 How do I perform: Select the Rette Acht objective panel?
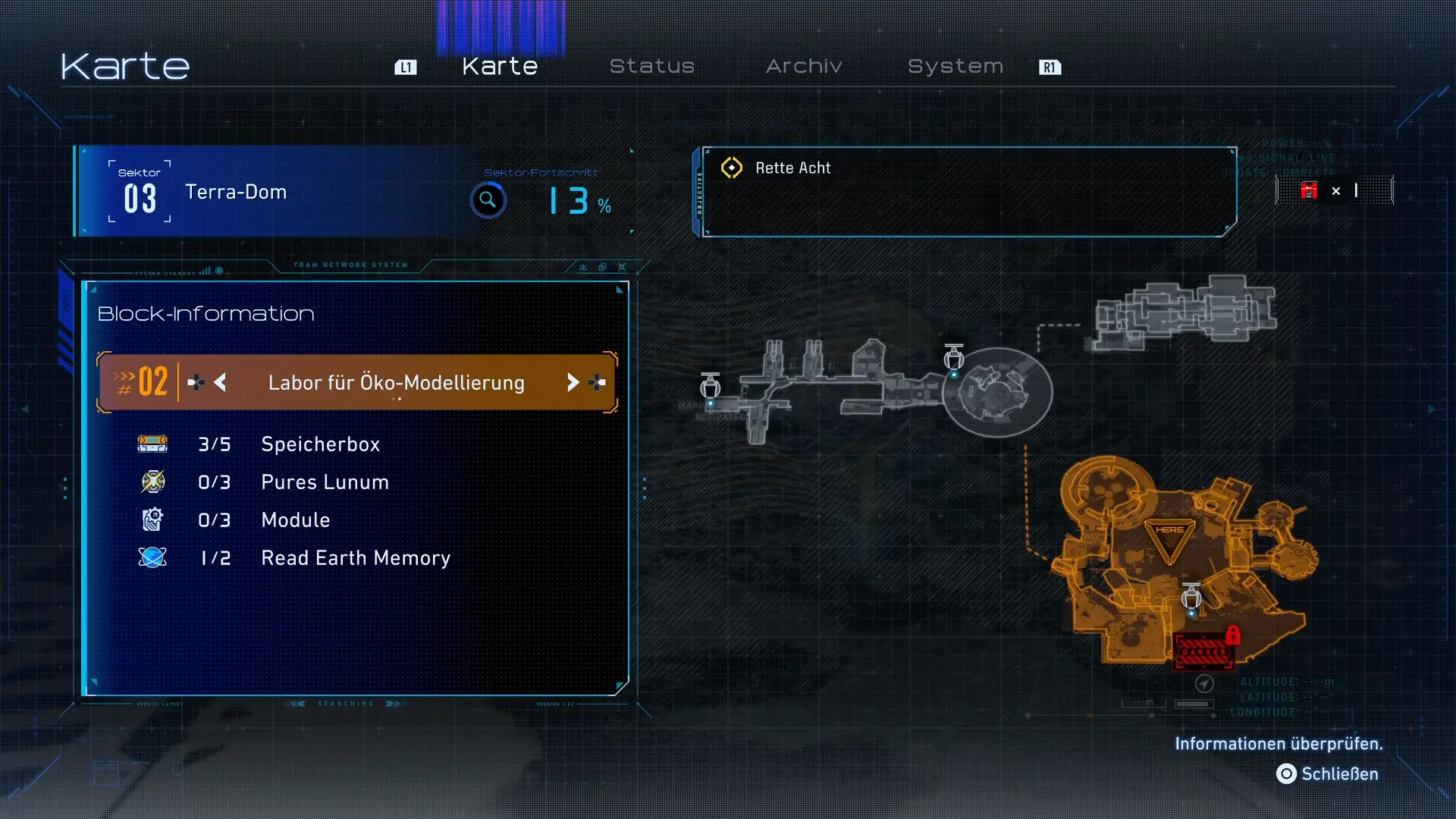(x=967, y=191)
